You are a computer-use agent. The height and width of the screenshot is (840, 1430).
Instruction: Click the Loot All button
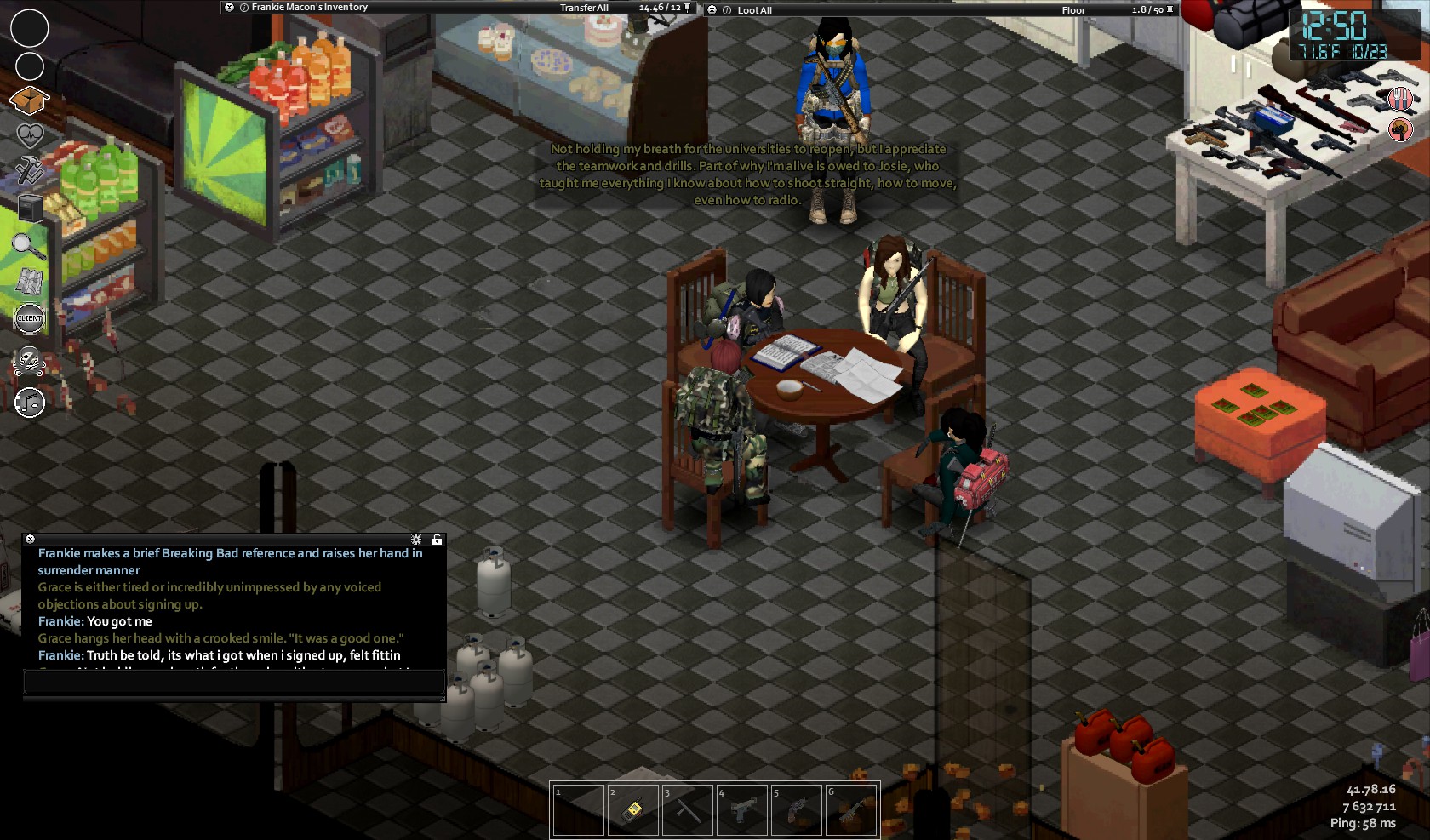click(x=754, y=10)
